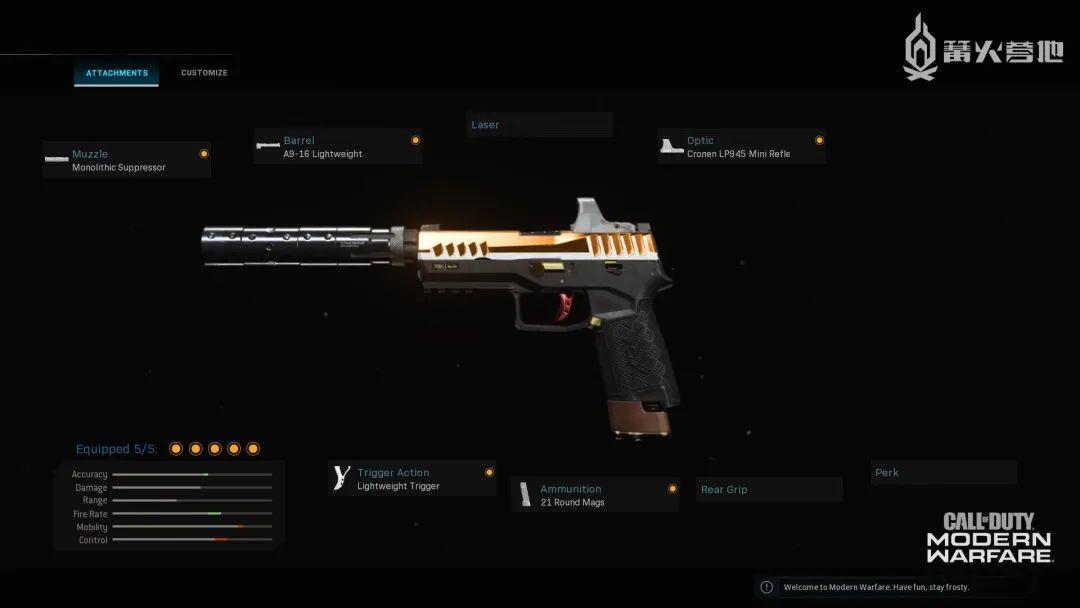The height and width of the screenshot is (608, 1080).
Task: Open the Barrel A9-16 Lightweight slot
Action: click(x=338, y=147)
